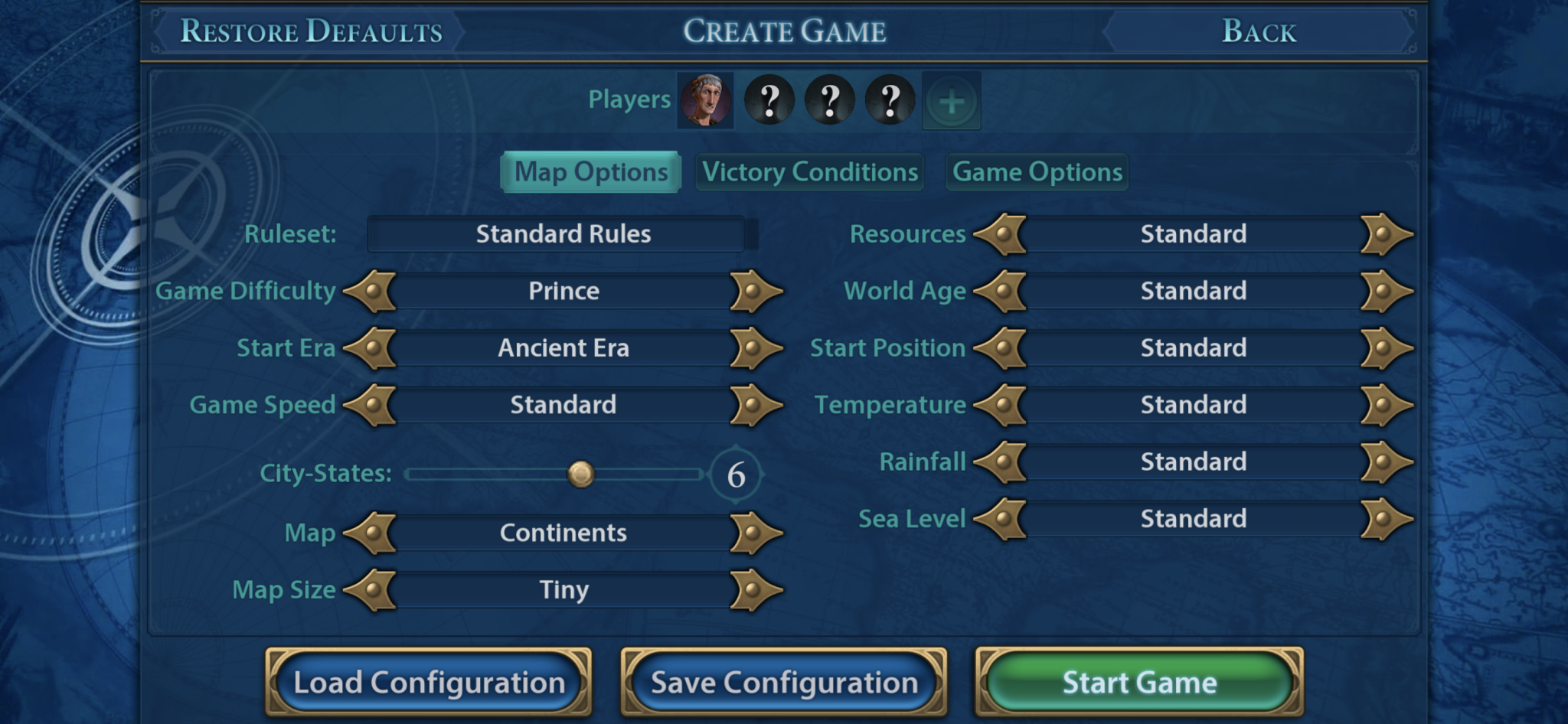Decrease Sea Level using the left arrow
The height and width of the screenshot is (724, 1568).
[1003, 519]
